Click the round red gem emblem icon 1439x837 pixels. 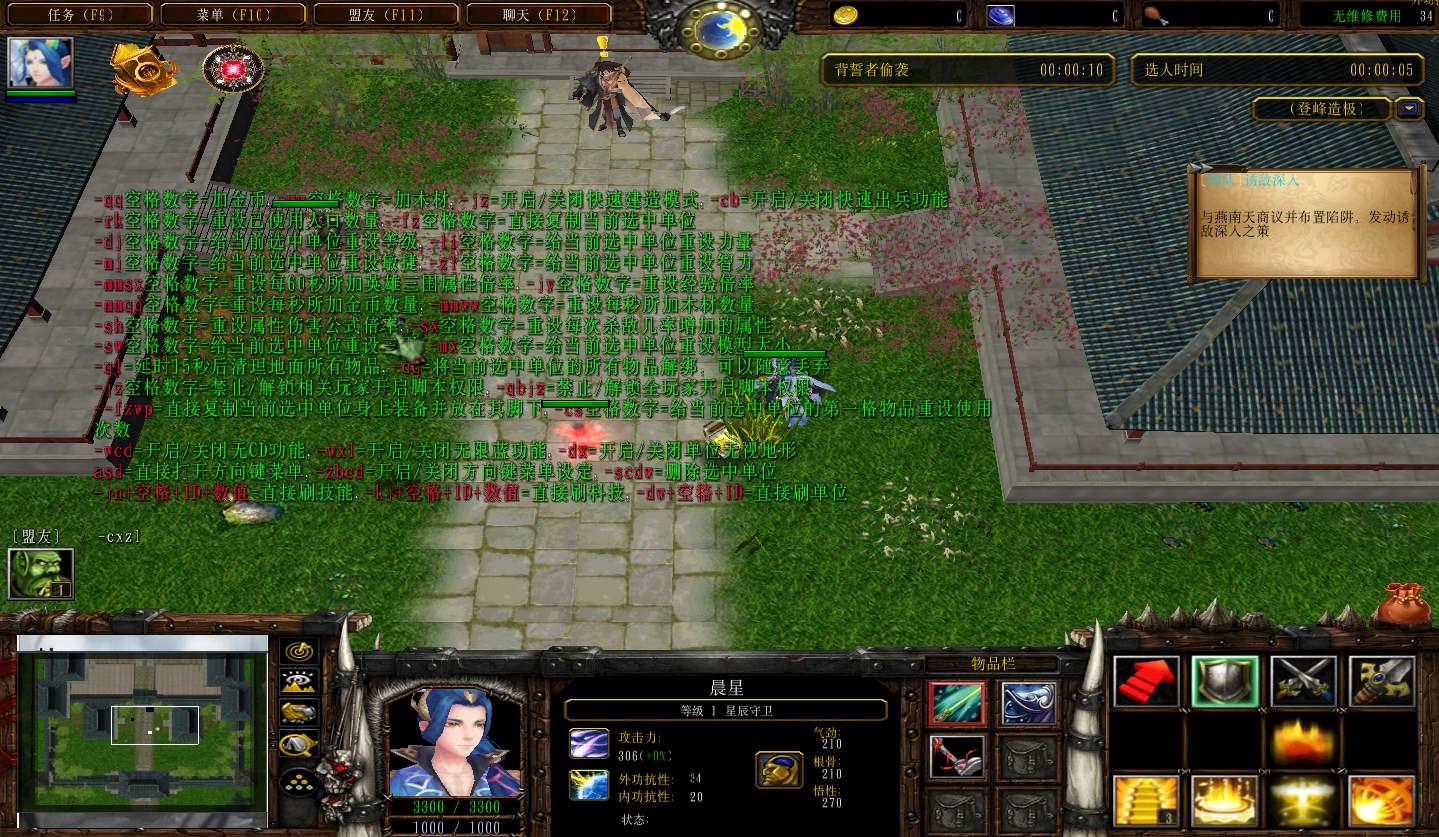click(233, 69)
